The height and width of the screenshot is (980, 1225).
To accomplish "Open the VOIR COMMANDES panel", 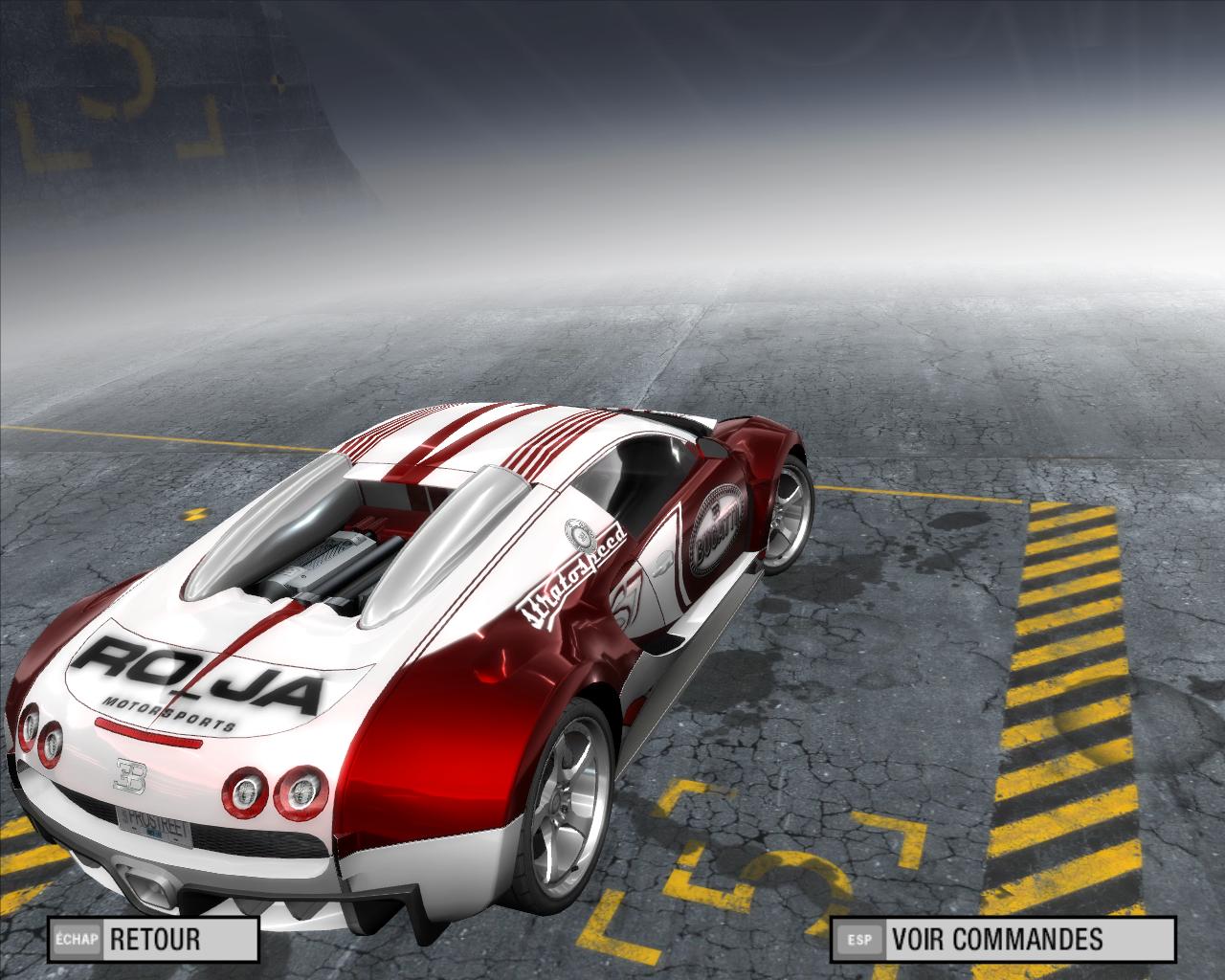I will [1002, 939].
